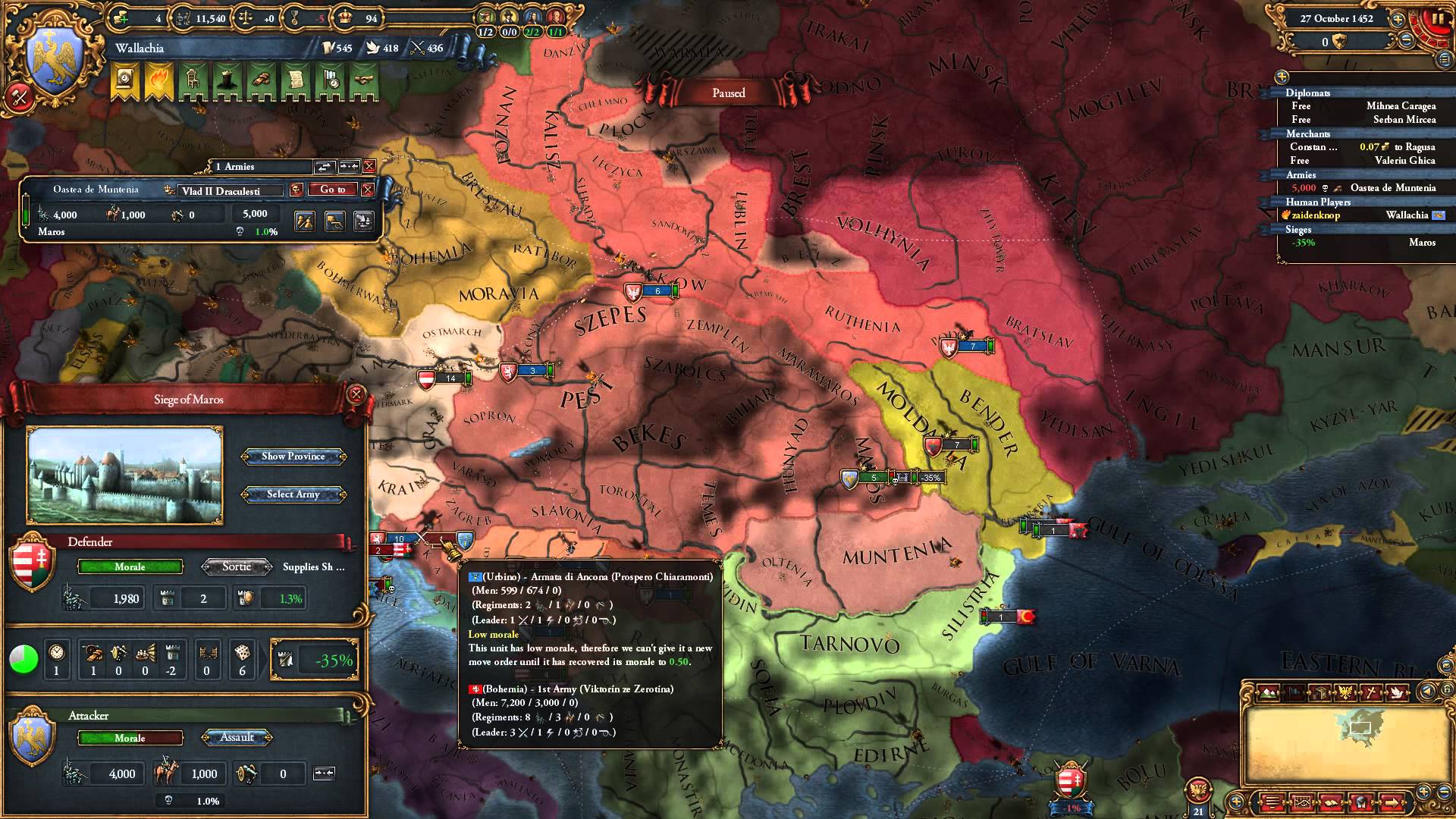
Task: Open the Maros siege outliner entry
Action: [1422, 243]
